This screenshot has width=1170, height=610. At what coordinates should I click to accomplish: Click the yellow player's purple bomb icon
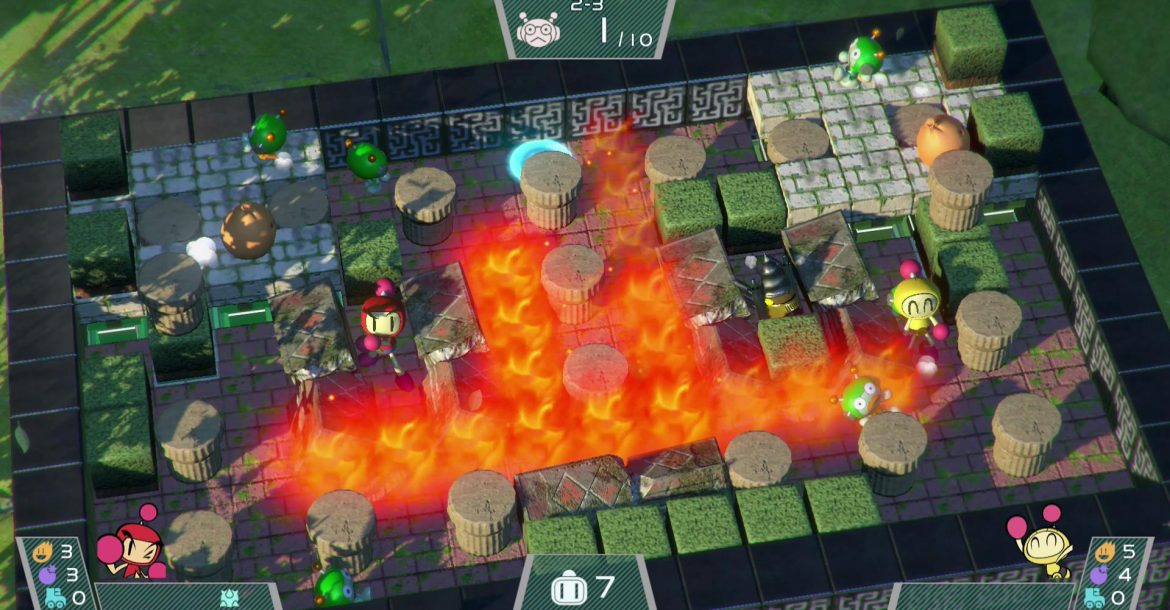coord(1098,575)
